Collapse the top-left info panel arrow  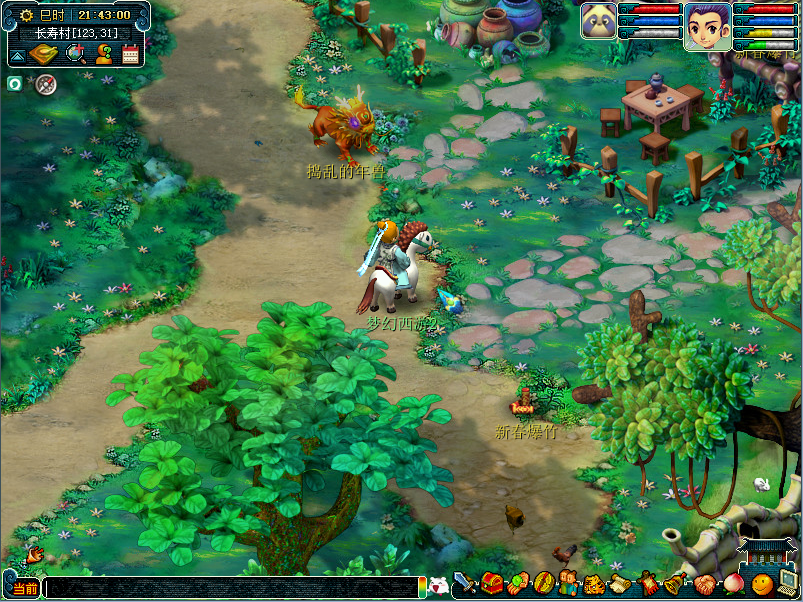point(16,54)
